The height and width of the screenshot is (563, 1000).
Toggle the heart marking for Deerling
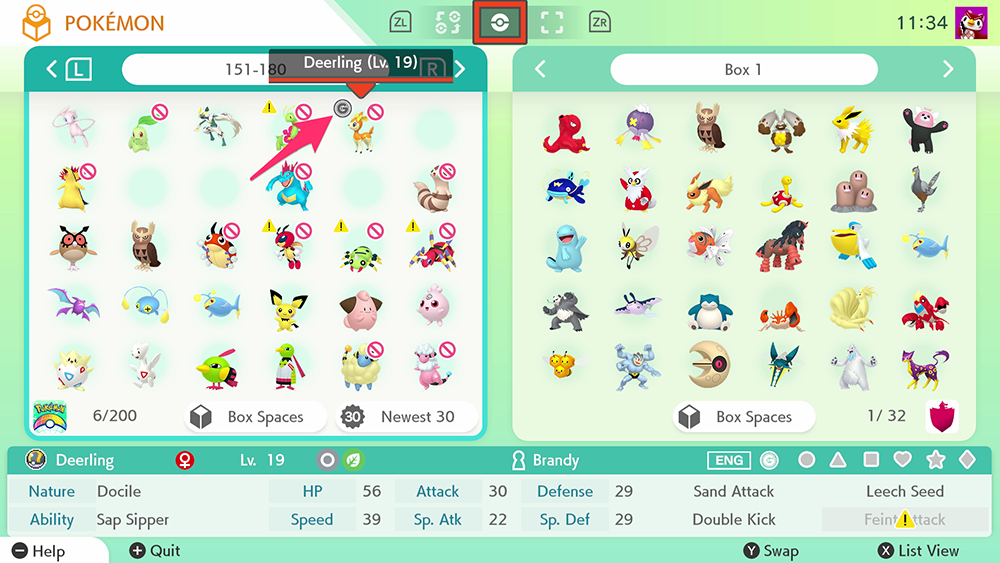pyautogui.click(x=902, y=460)
